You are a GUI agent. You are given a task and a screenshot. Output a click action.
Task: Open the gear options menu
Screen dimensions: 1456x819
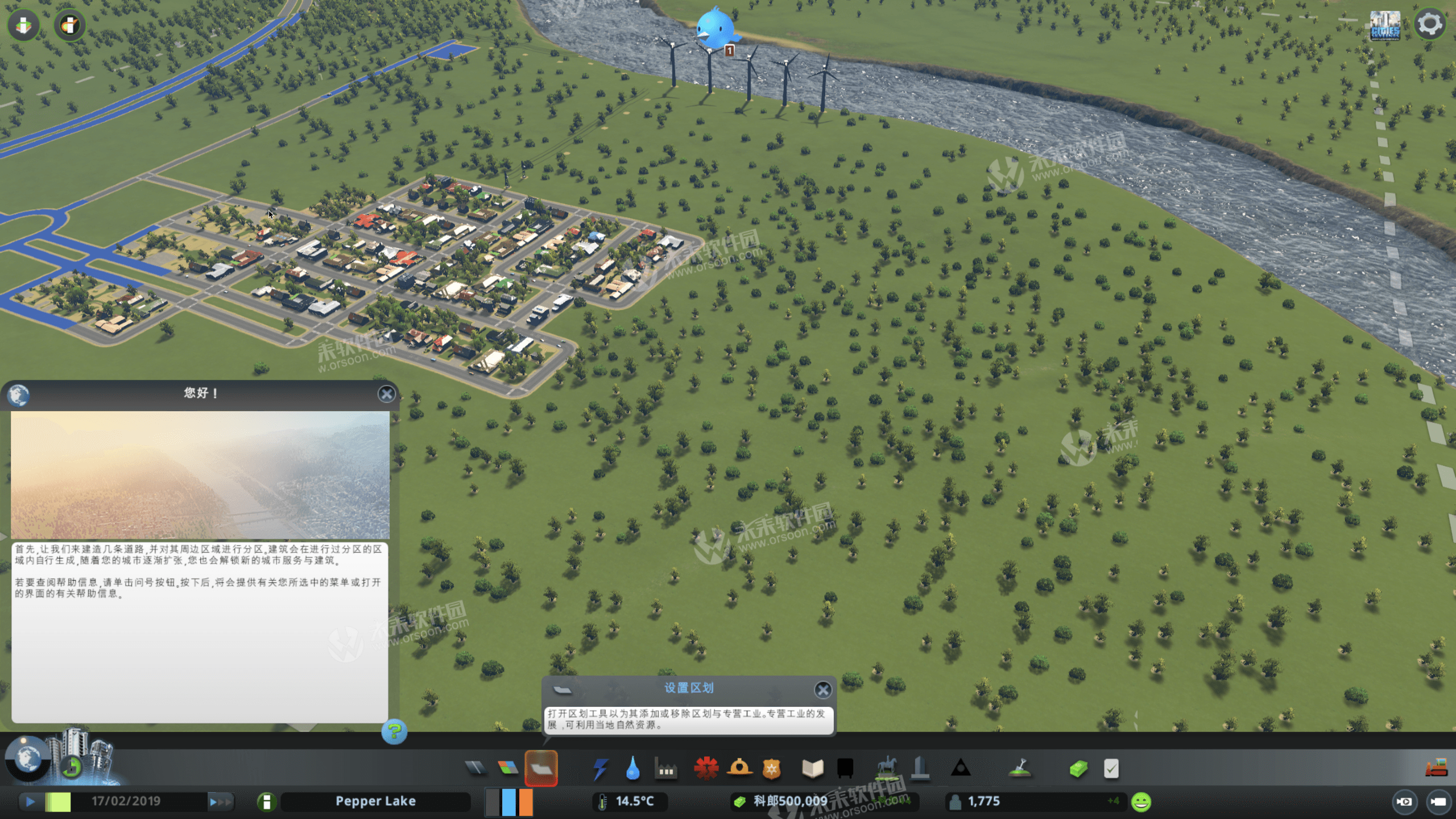coord(1429,25)
